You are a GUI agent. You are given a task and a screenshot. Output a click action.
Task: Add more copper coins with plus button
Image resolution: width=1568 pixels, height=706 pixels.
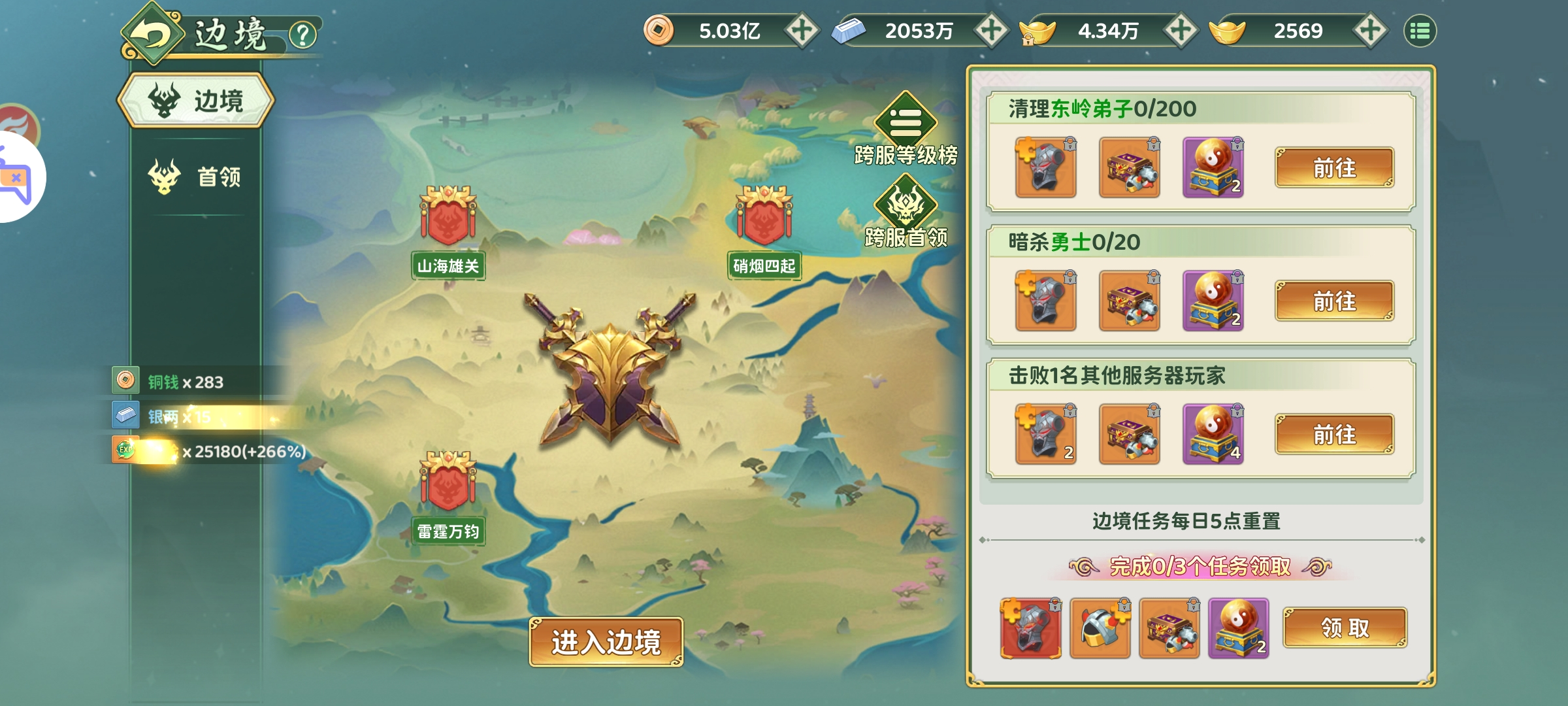(x=802, y=31)
